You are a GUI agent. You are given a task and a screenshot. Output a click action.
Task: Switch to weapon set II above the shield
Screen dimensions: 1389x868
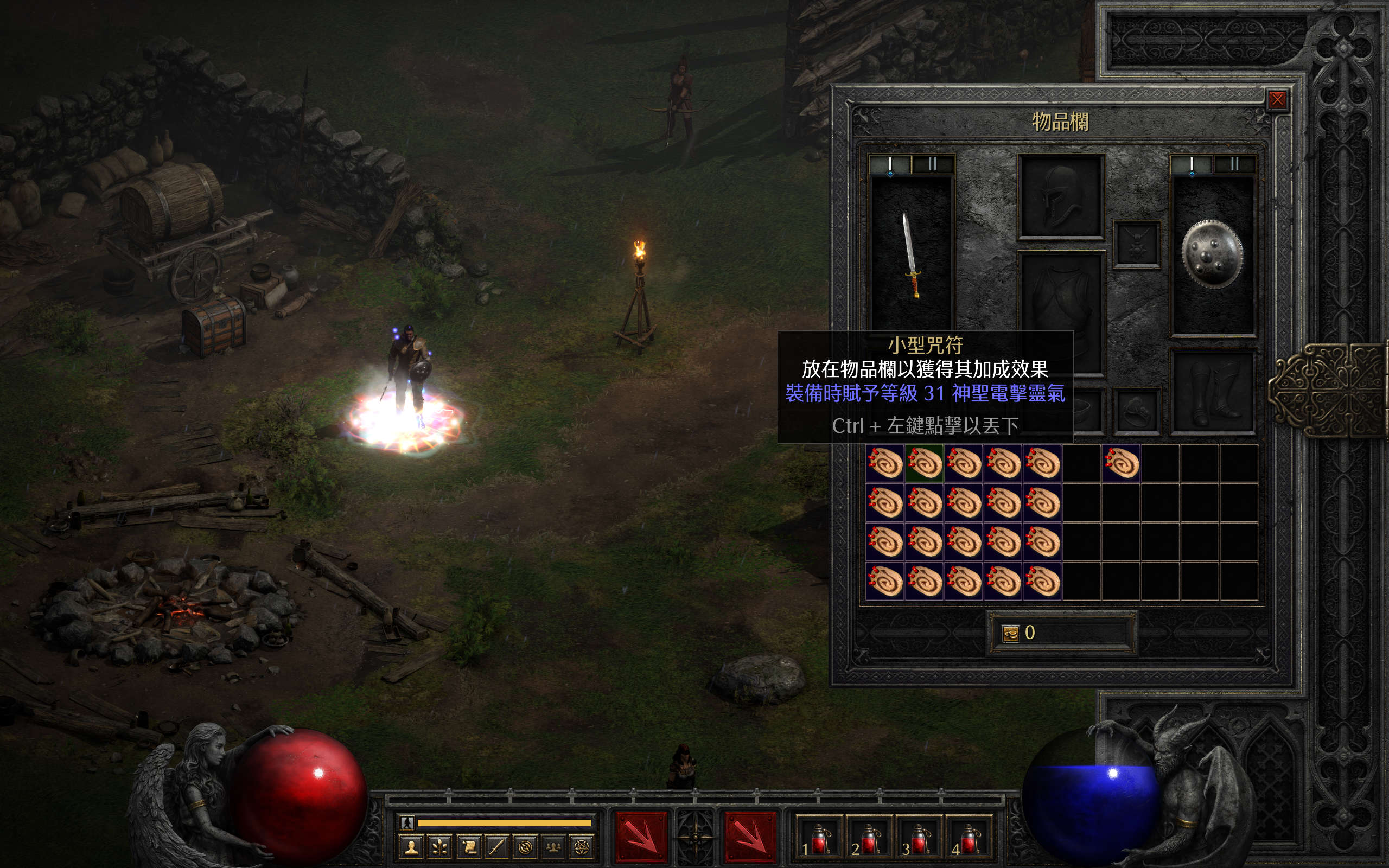pyautogui.click(x=1234, y=165)
